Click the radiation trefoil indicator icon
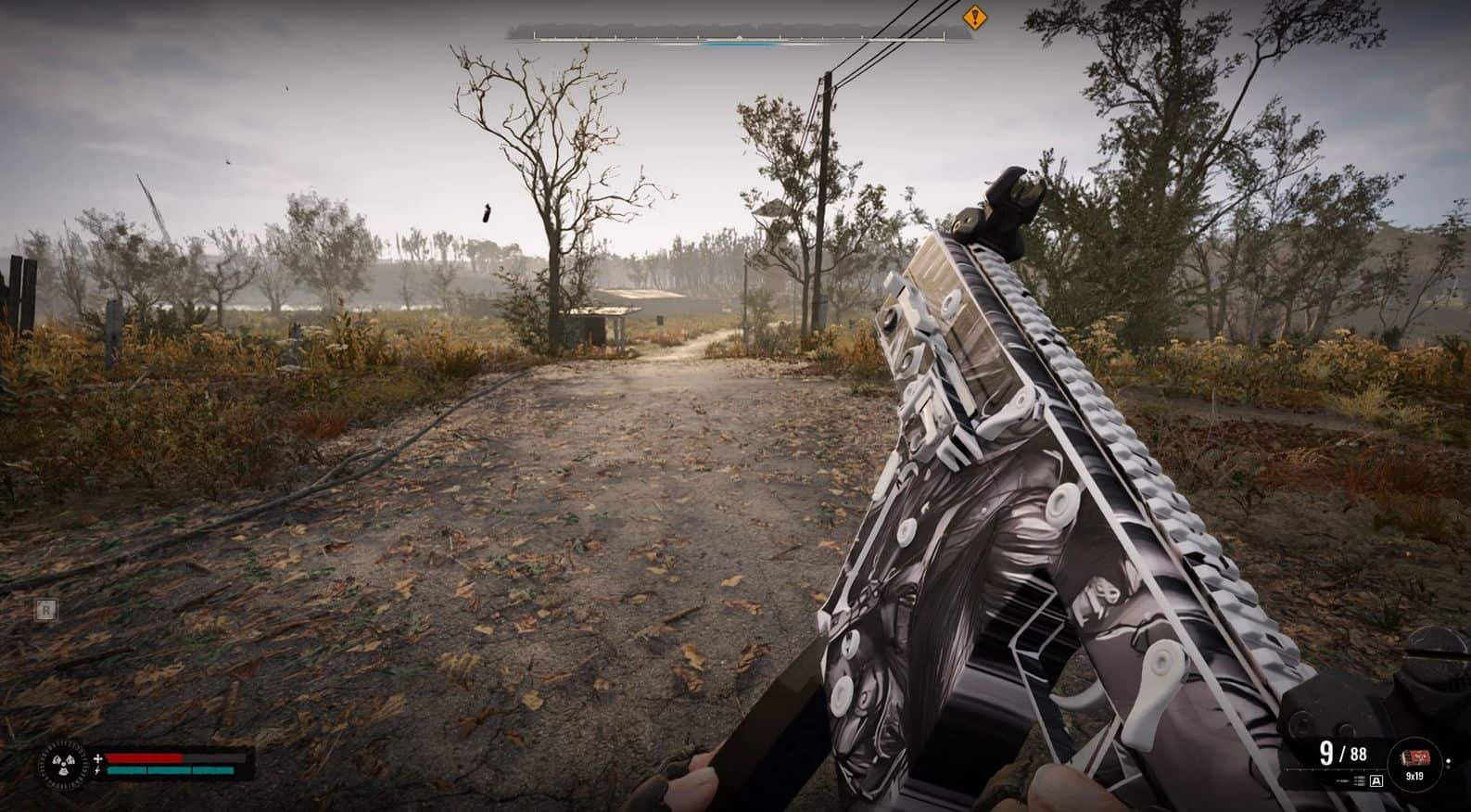 (64, 764)
